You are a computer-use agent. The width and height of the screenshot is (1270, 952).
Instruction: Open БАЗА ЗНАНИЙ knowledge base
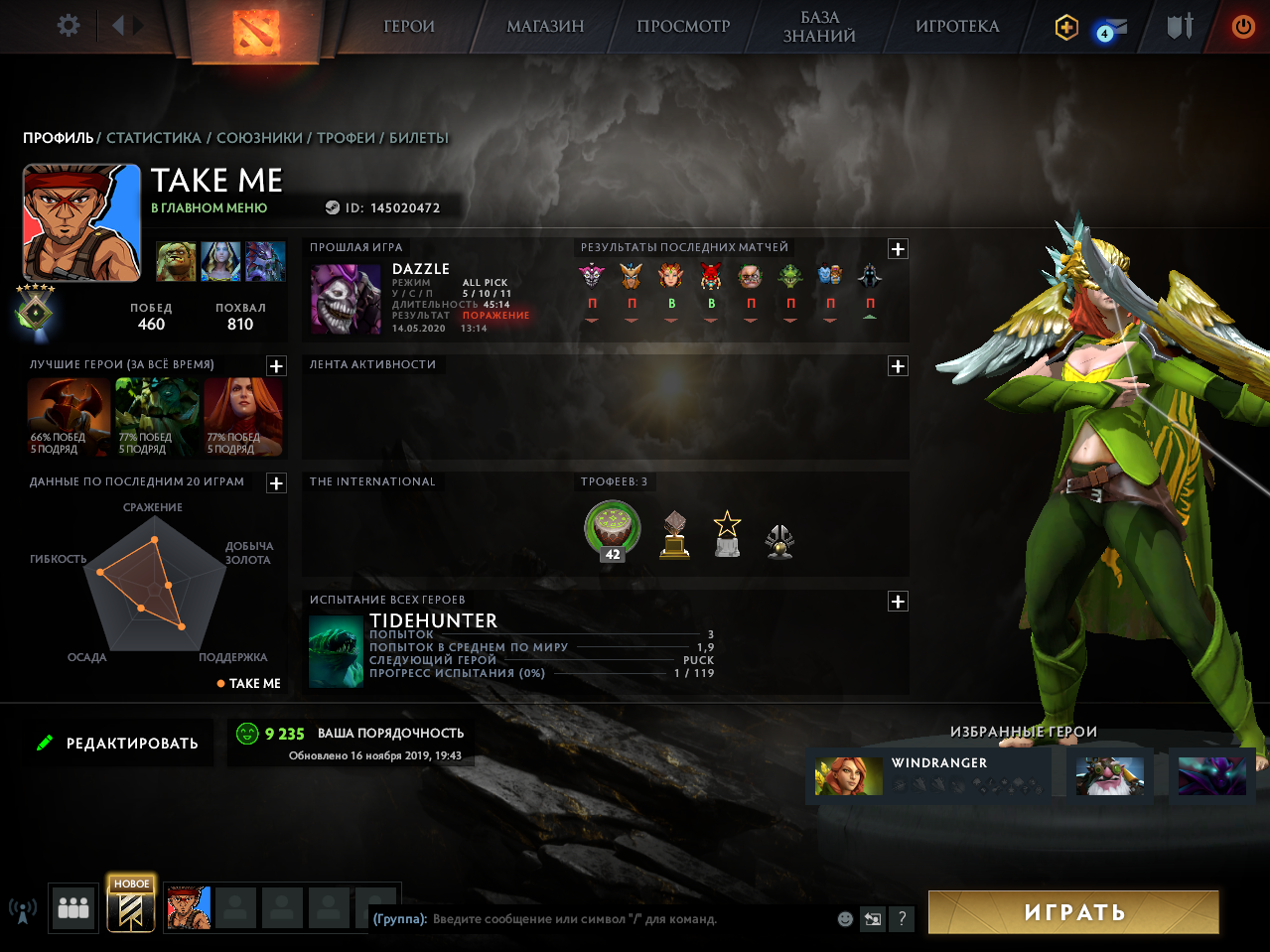819,27
